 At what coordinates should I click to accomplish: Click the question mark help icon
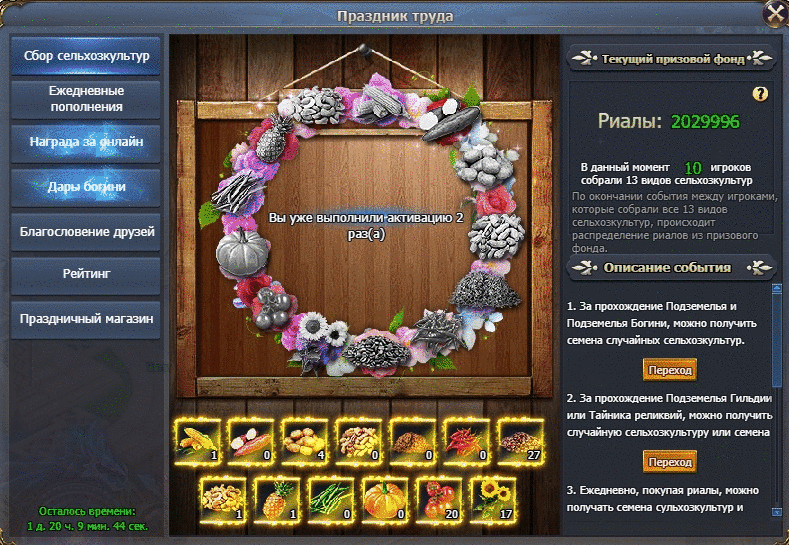760,94
